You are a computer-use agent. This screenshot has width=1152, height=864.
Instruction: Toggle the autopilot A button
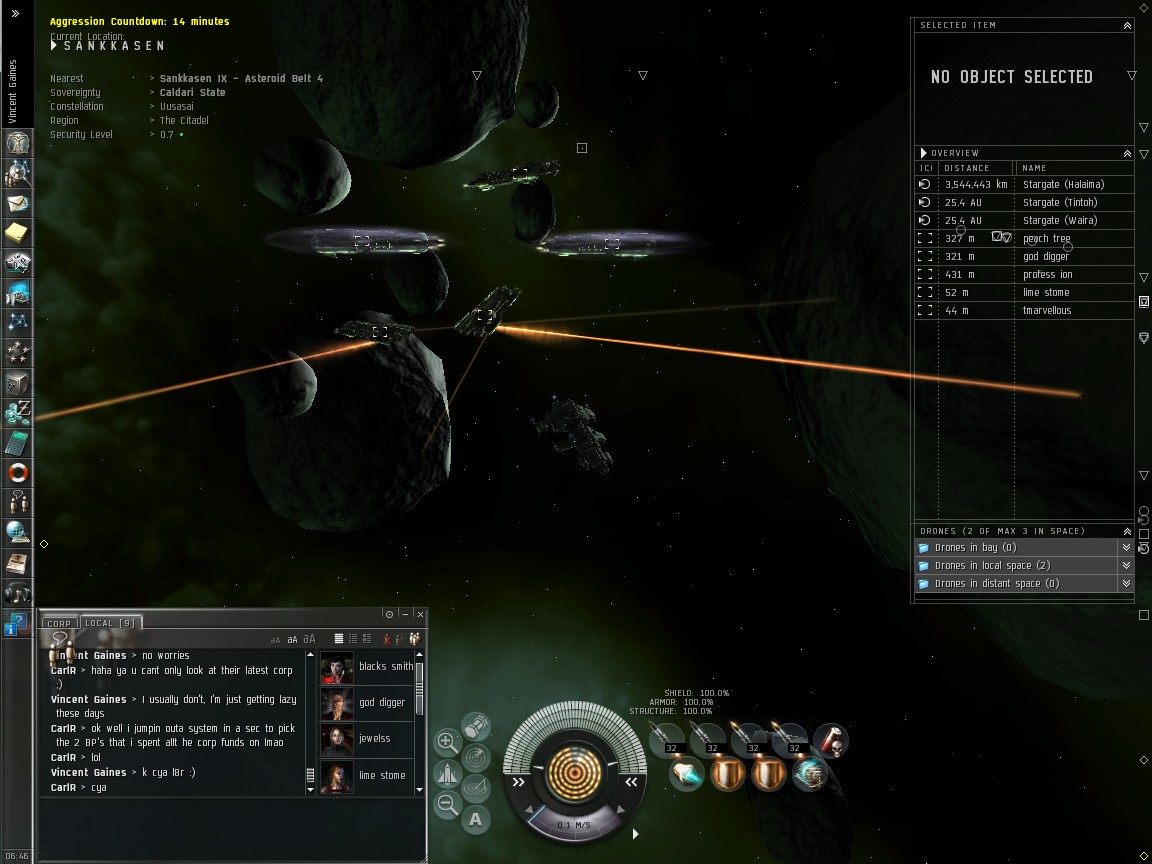coord(475,819)
